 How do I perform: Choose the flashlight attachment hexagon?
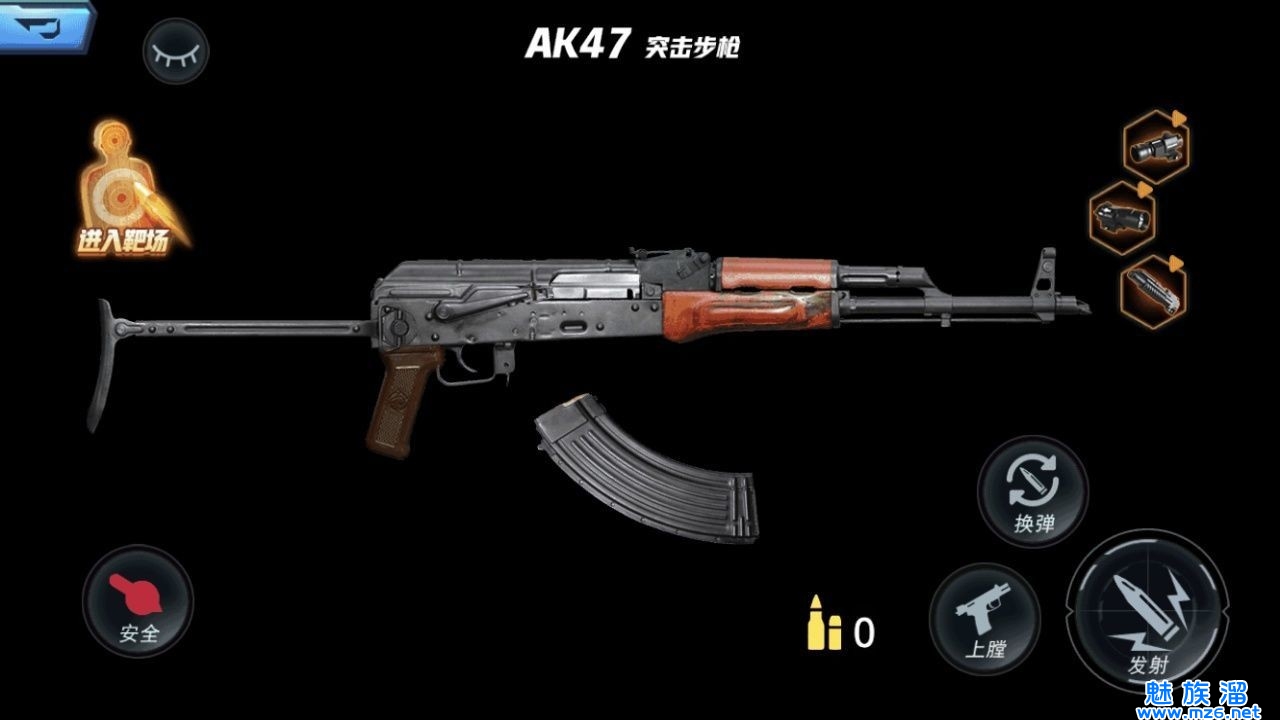(x=1122, y=218)
